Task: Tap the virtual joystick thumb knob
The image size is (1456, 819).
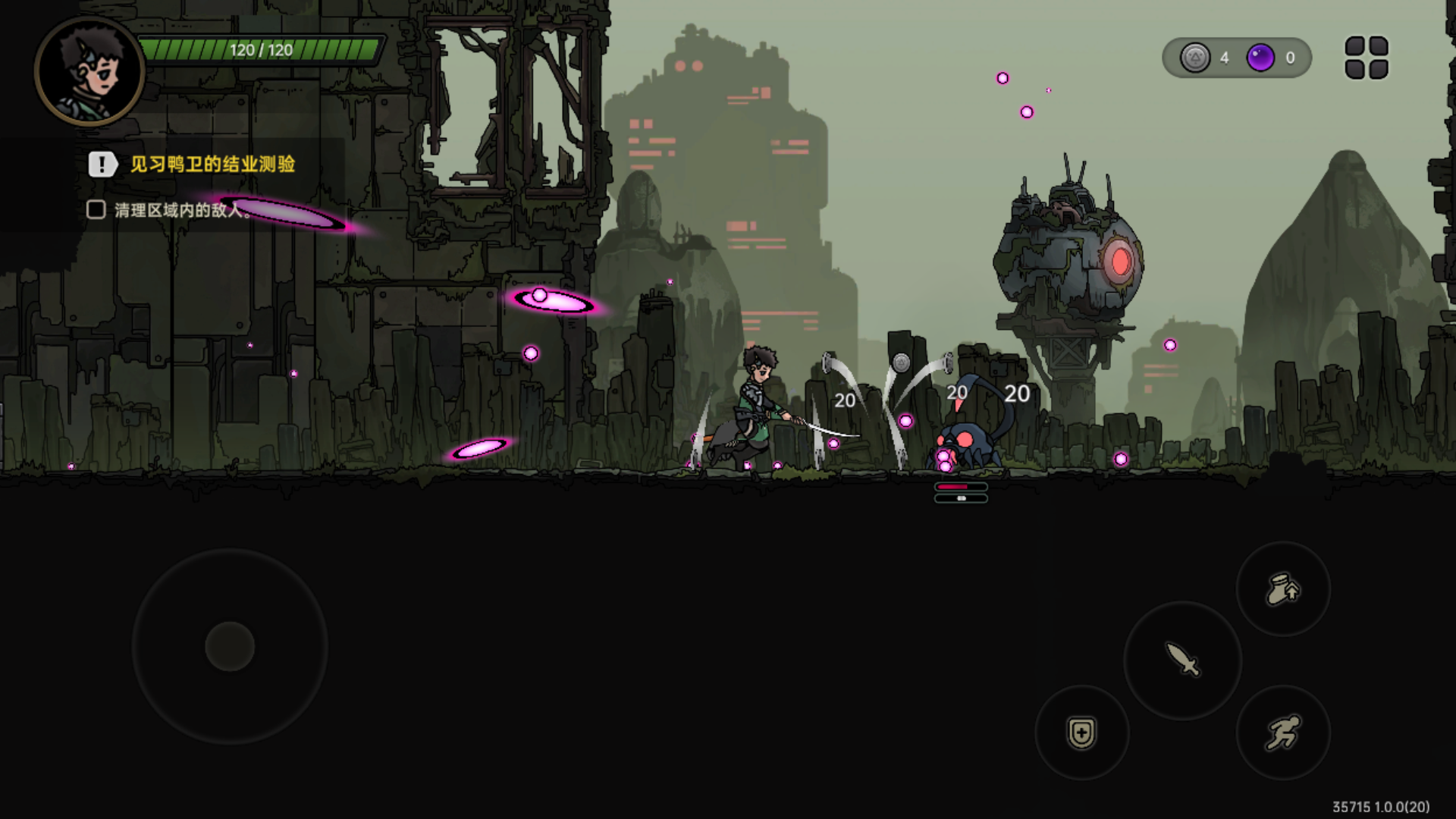Action: tap(230, 646)
